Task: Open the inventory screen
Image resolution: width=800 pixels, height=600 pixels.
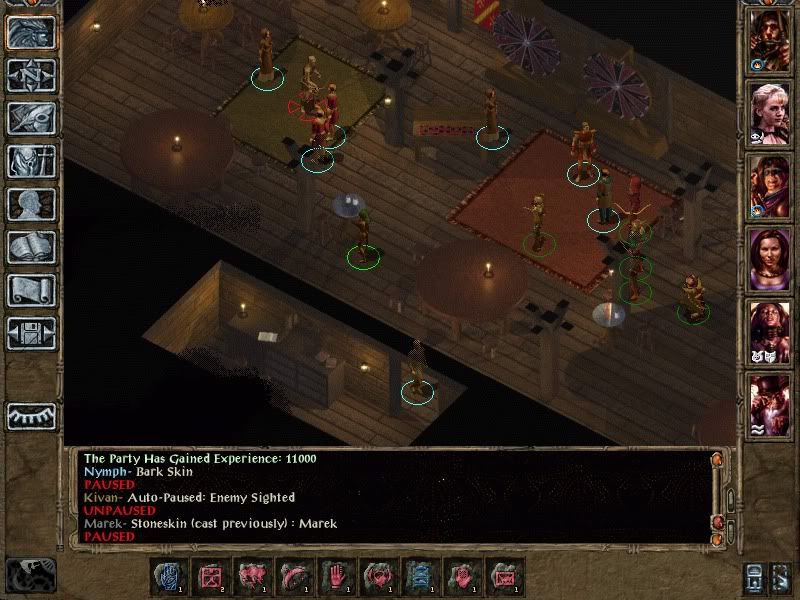Action: pyautogui.click(x=31, y=160)
